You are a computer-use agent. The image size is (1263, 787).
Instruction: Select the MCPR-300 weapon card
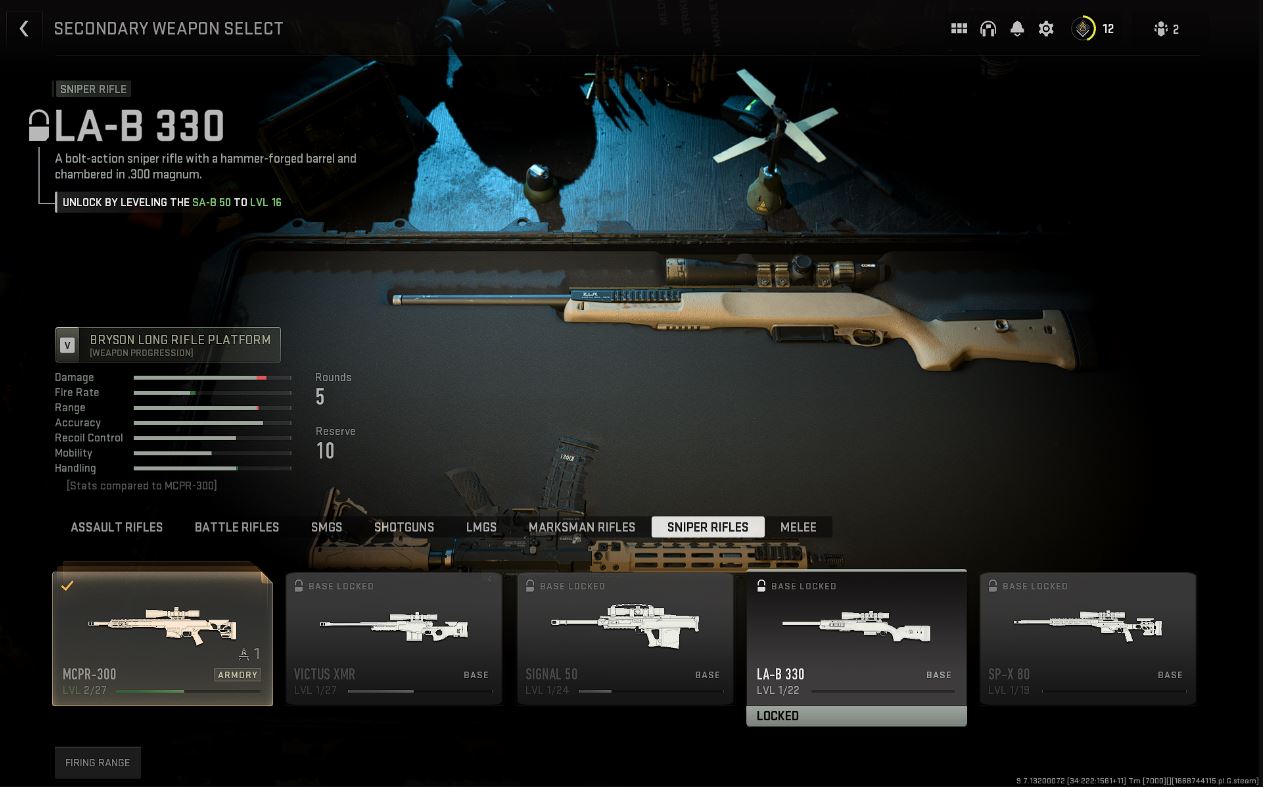pyautogui.click(x=162, y=638)
